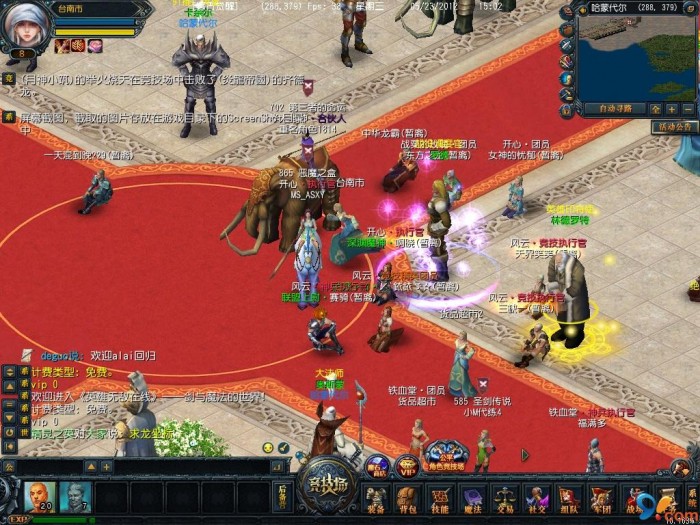
Task: Zoom out the minimap with minus button
Action: [686, 108]
